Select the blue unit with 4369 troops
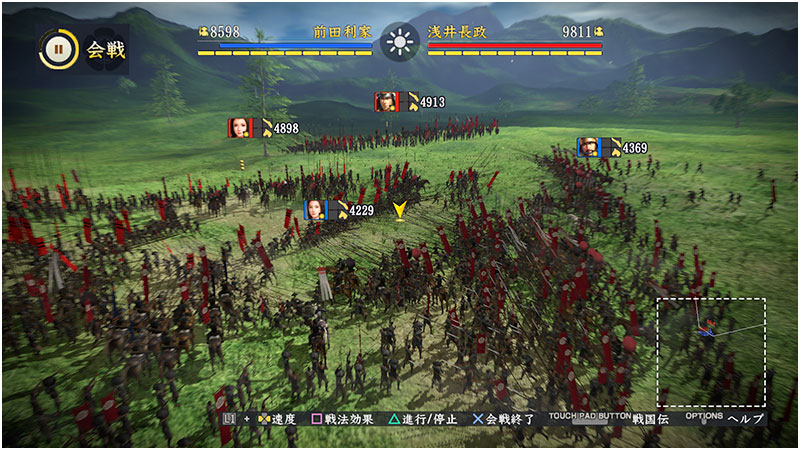Image resolution: width=800 pixels, height=450 pixels. 588,148
